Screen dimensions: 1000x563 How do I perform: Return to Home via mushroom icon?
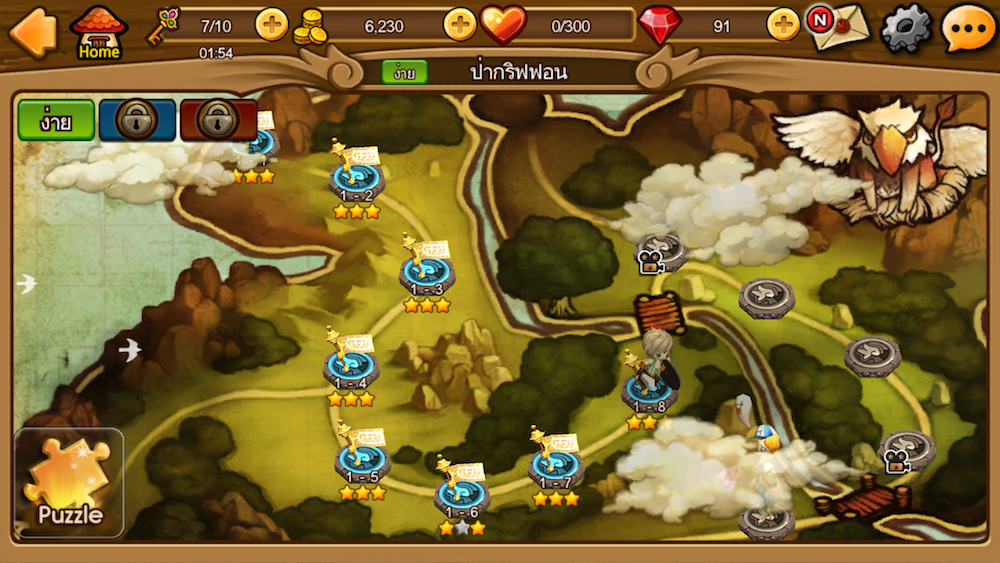pos(99,33)
